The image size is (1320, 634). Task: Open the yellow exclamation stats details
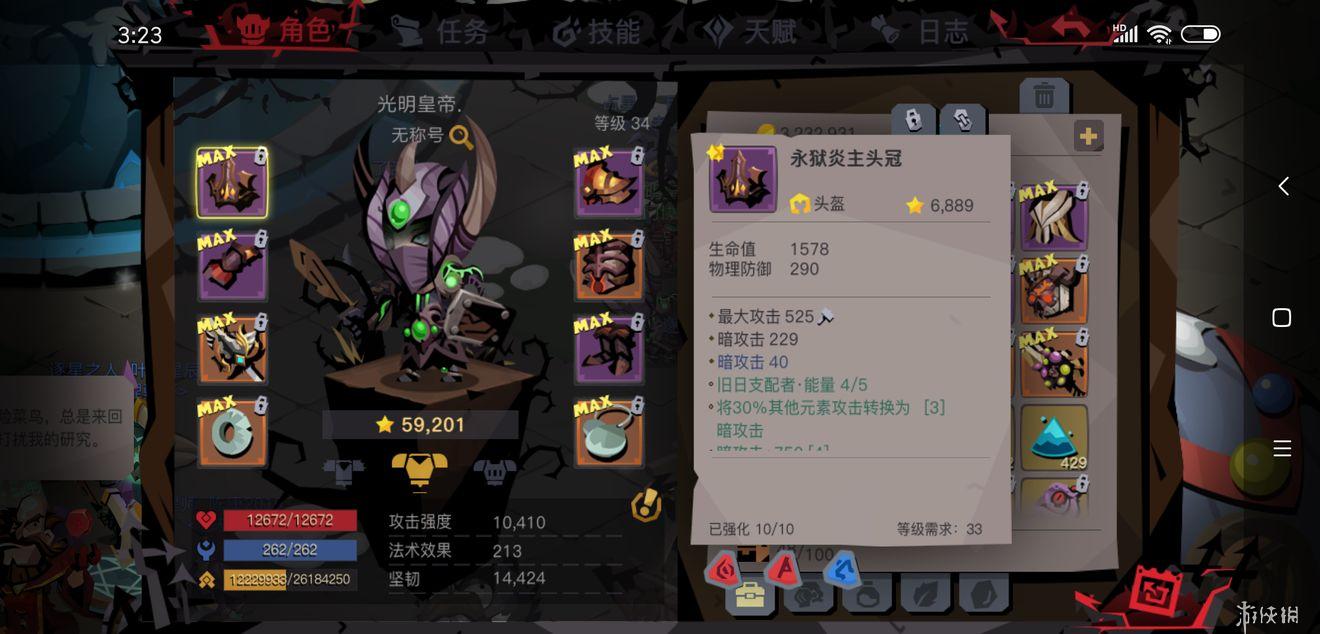click(x=646, y=507)
